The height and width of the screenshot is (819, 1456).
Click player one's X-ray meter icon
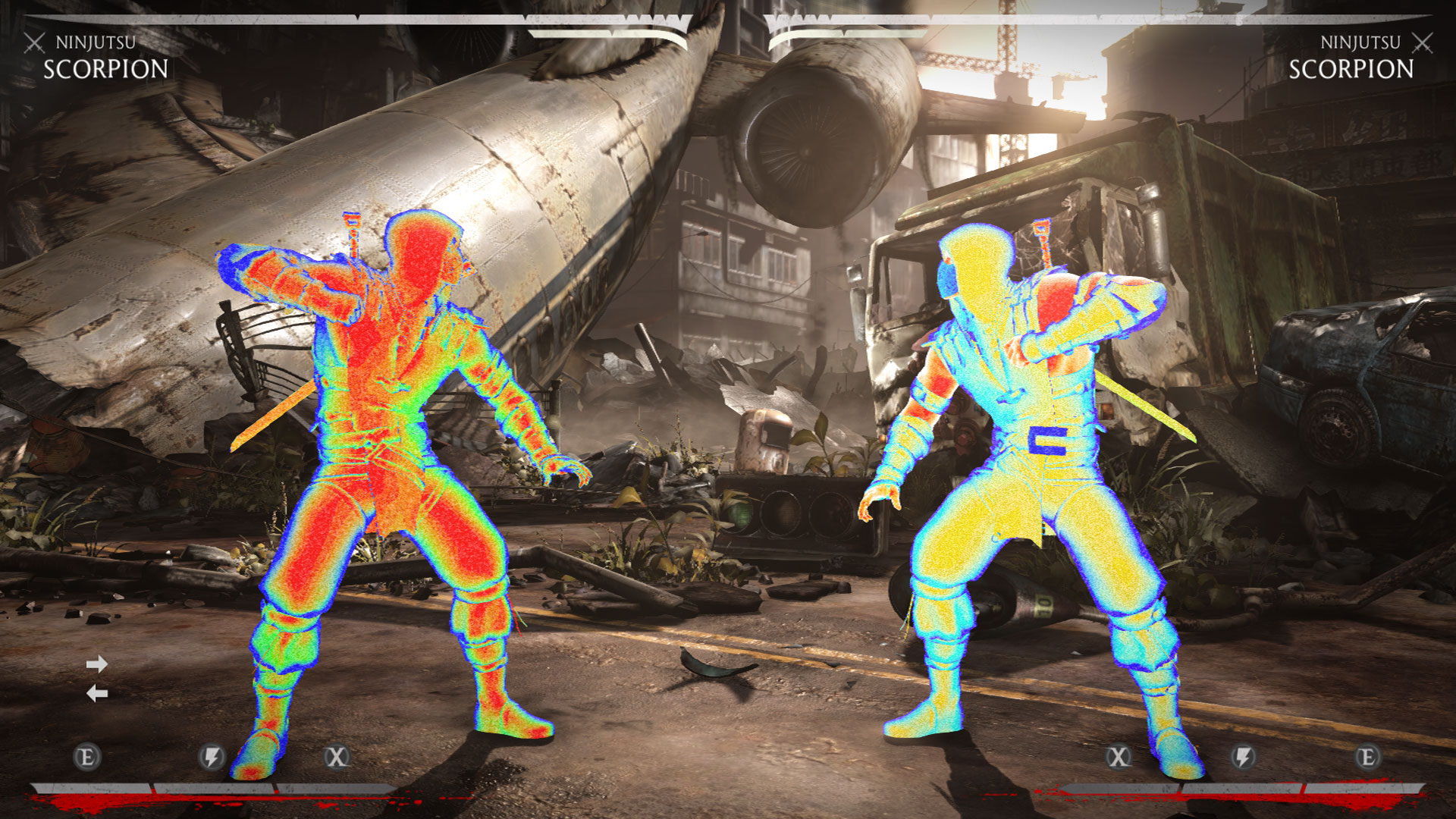click(x=337, y=756)
